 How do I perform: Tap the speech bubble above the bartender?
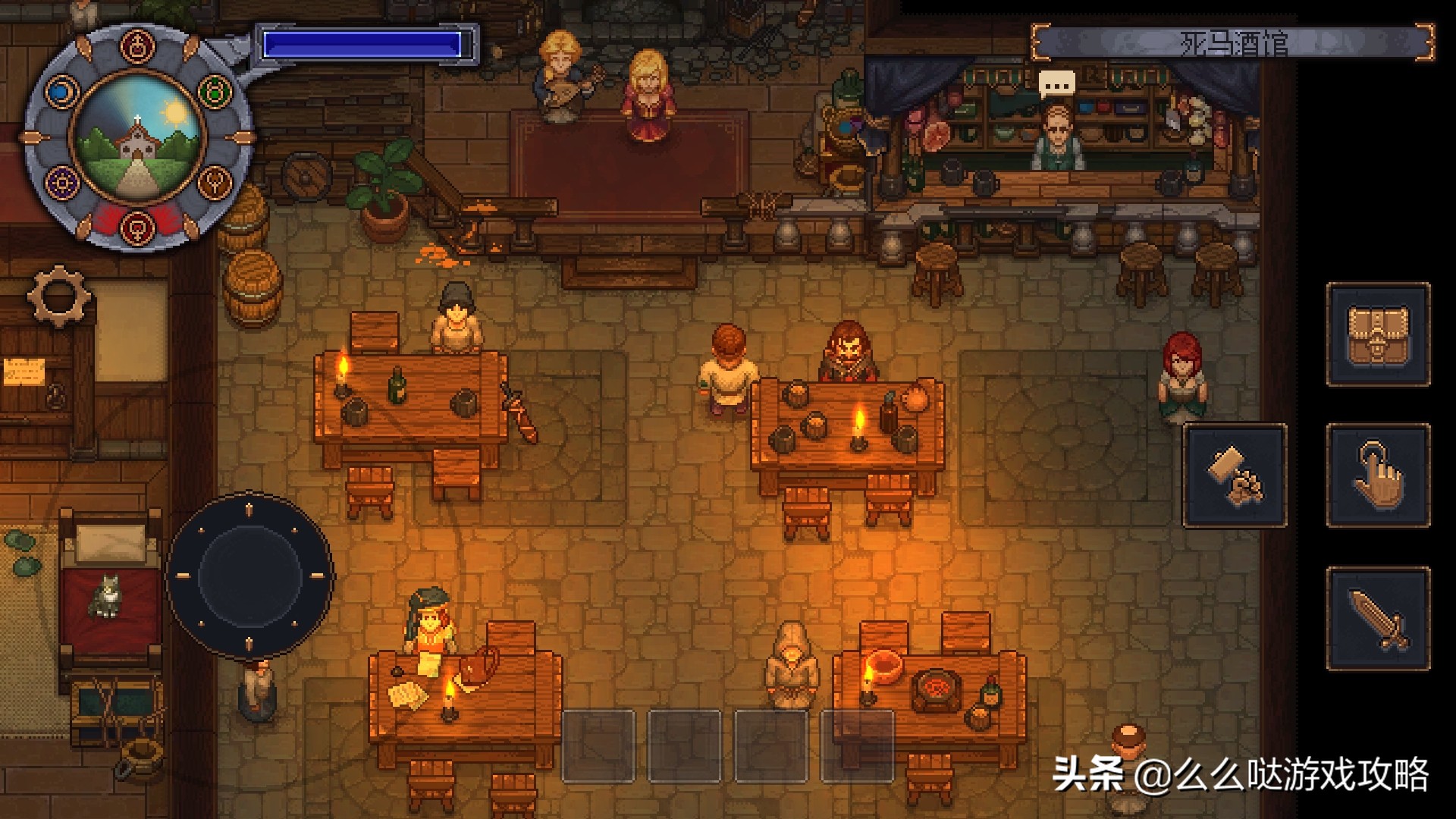tap(1057, 84)
